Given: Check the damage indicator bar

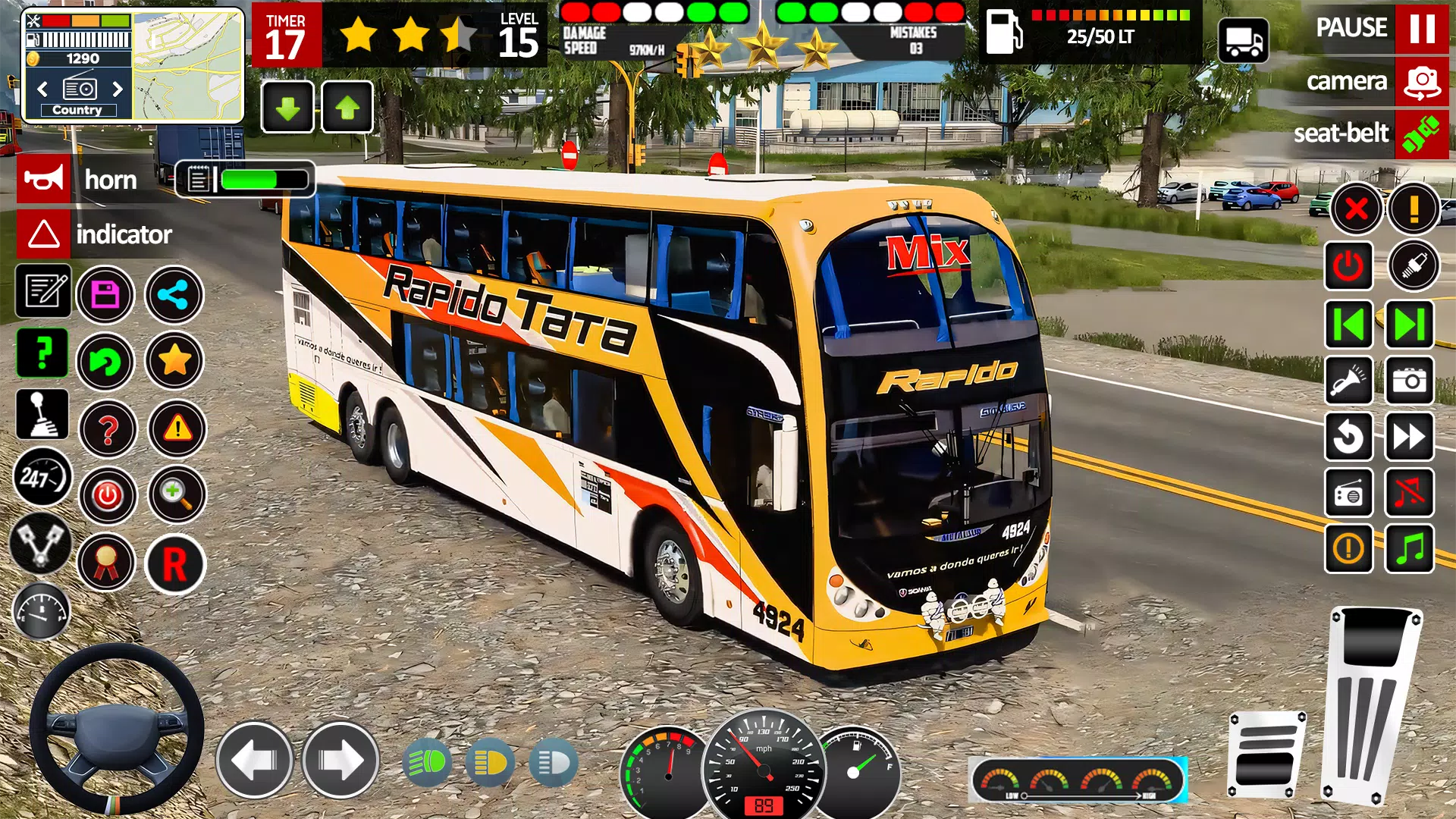Looking at the screenshot, I should click(656, 13).
